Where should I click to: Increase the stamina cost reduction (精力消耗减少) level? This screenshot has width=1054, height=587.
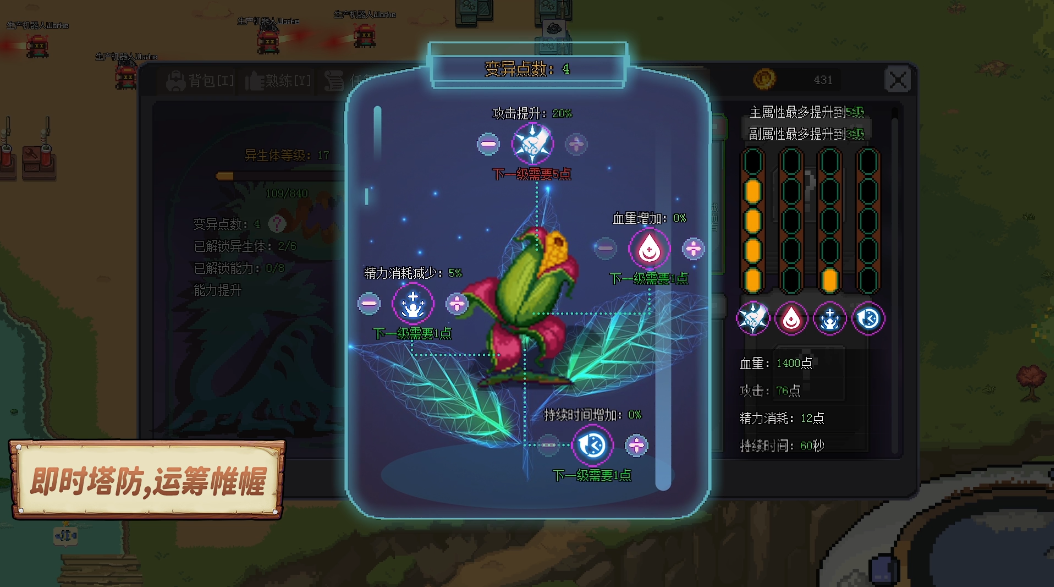(457, 303)
